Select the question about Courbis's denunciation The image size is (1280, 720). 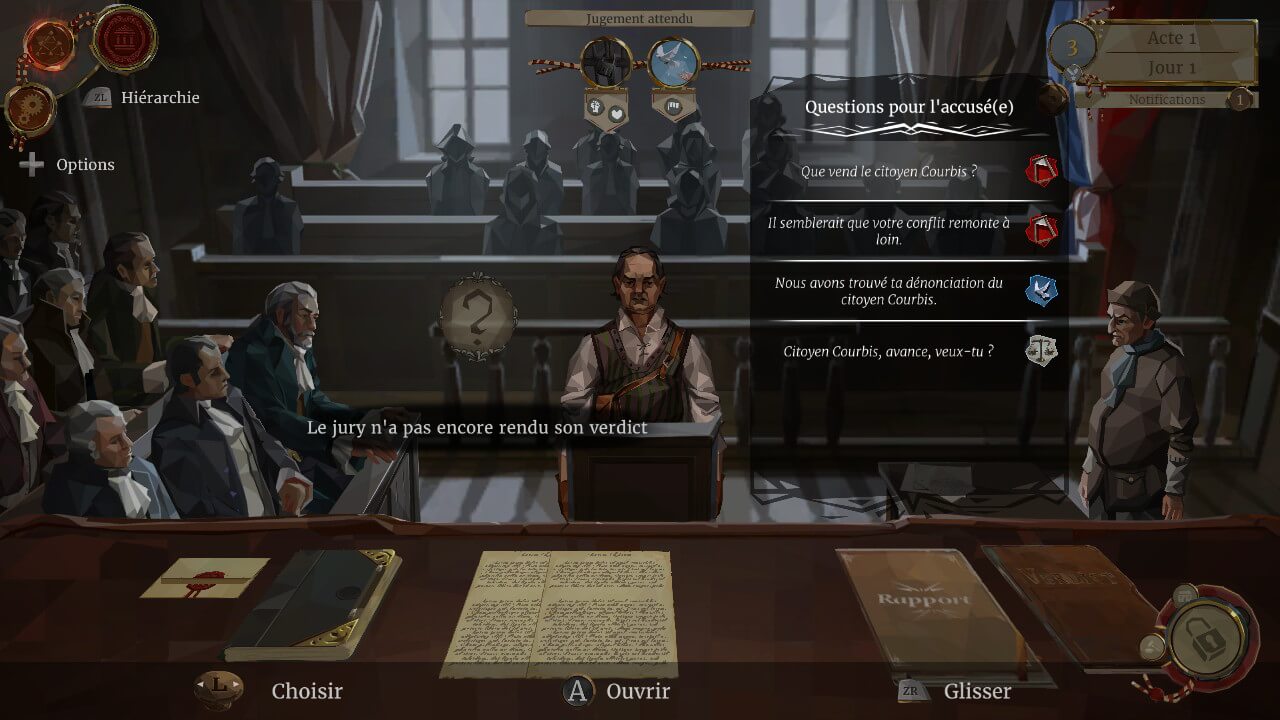click(x=888, y=291)
